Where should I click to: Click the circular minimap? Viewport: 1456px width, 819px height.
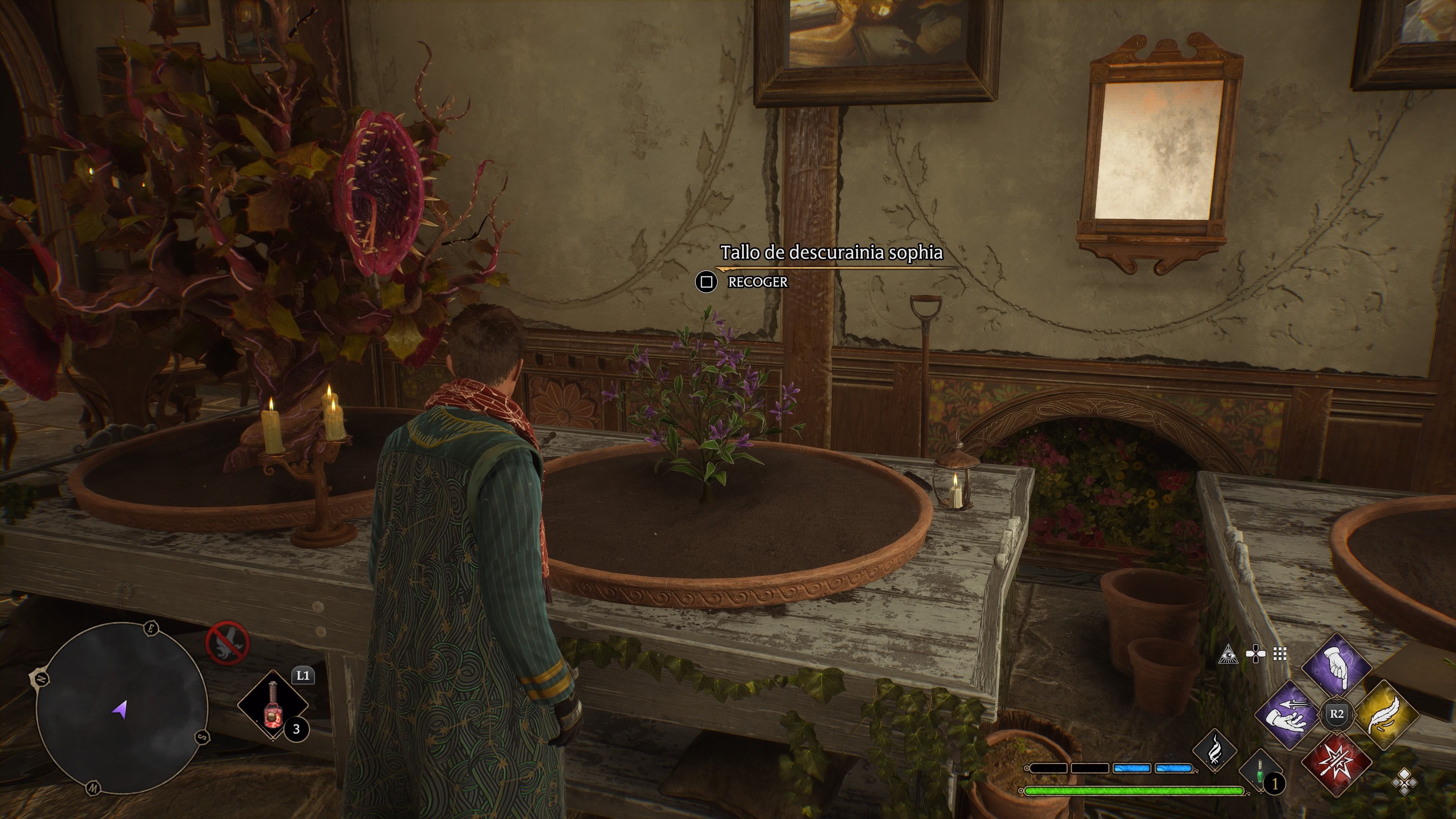coord(121,709)
